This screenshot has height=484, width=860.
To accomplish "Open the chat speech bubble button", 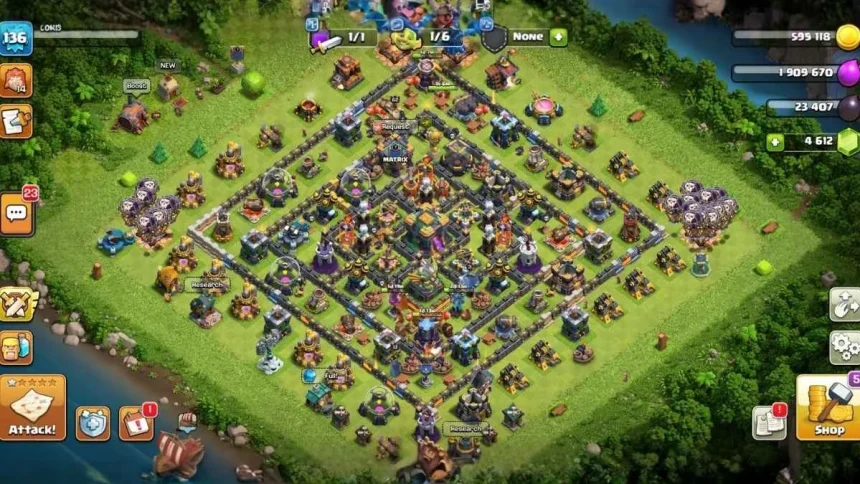I will (16, 213).
